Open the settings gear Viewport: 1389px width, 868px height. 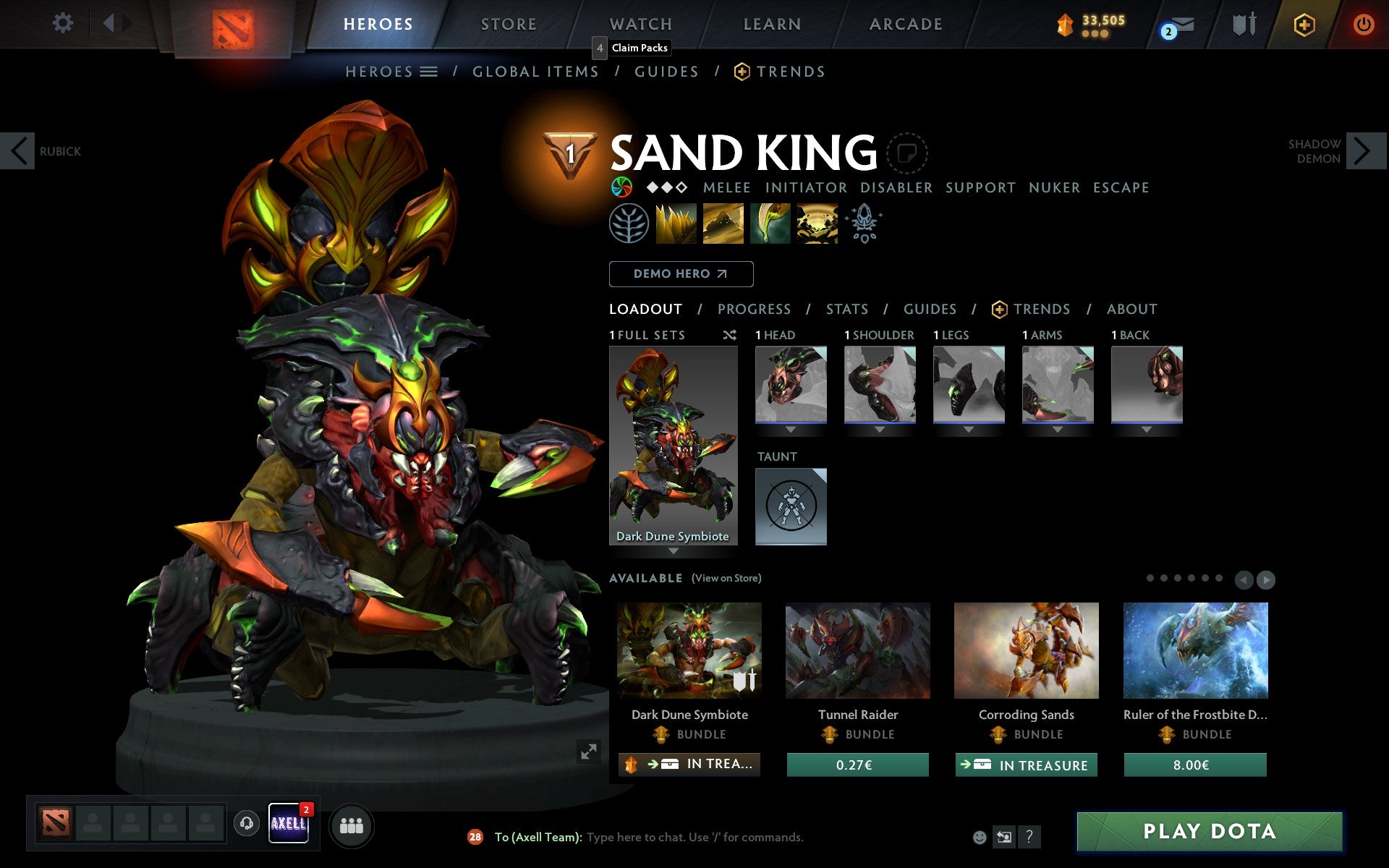pos(64,24)
